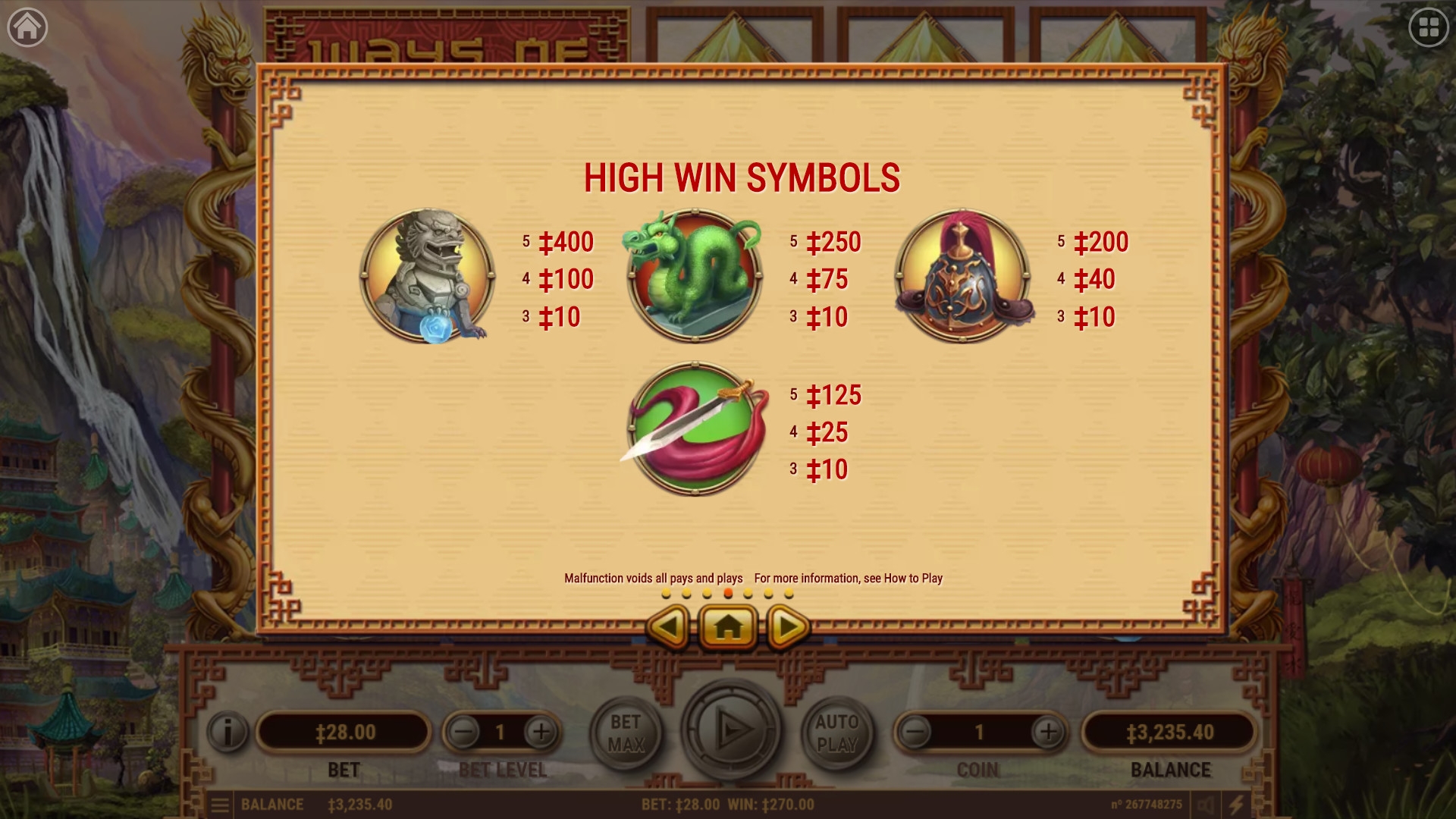Image resolution: width=1456 pixels, height=819 pixels.
Task: Go to the previous paytable page
Action: pos(668,626)
